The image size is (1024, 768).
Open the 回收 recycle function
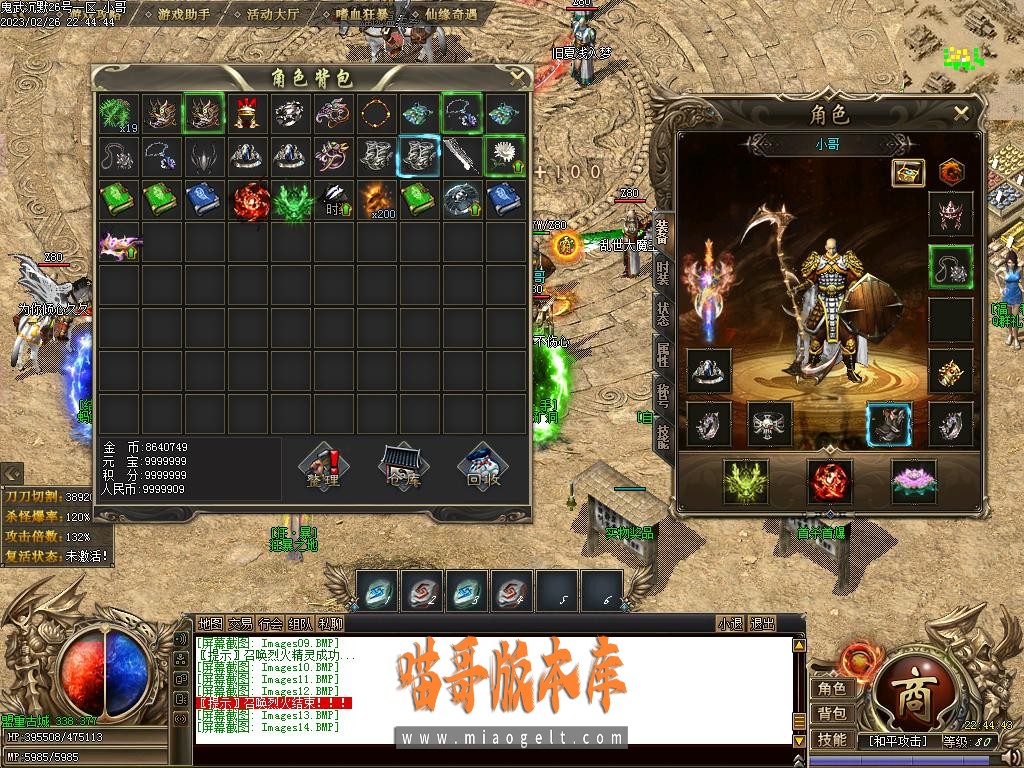click(x=483, y=467)
